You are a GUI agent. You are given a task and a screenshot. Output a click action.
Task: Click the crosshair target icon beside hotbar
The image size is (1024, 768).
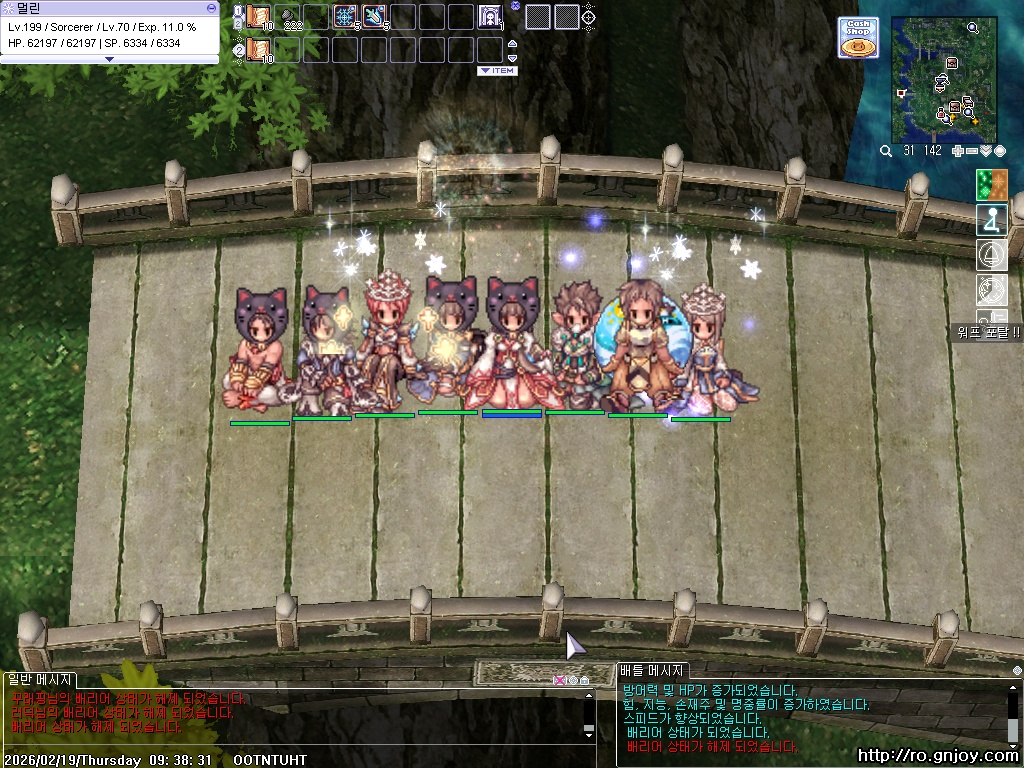click(x=589, y=17)
